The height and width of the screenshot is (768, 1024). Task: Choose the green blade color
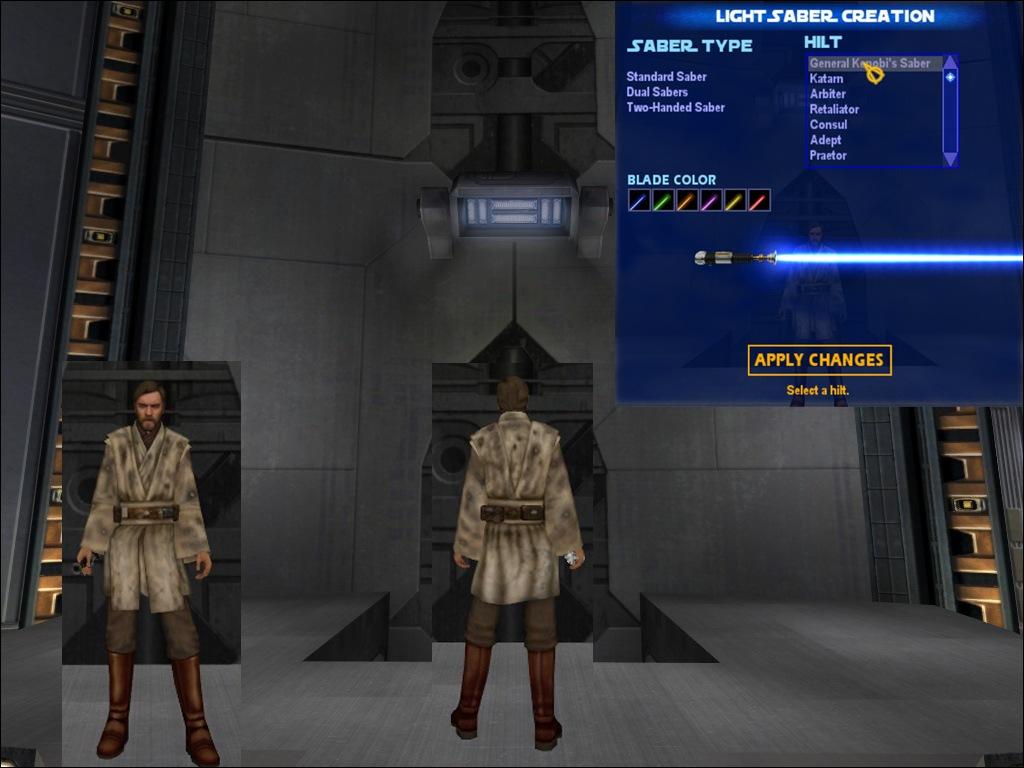(x=663, y=201)
